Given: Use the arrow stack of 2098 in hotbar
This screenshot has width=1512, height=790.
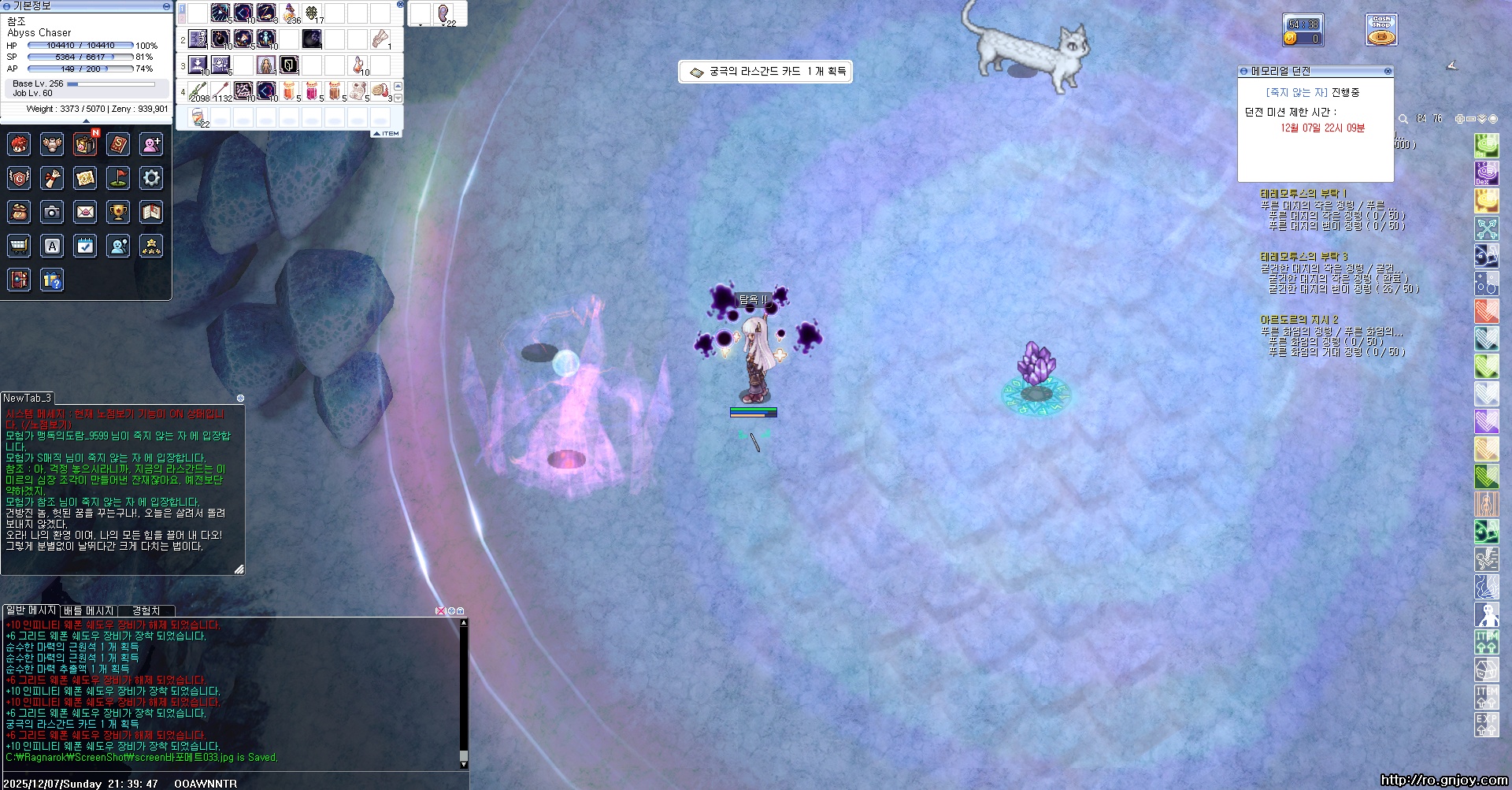Looking at the screenshot, I should click(x=198, y=91).
